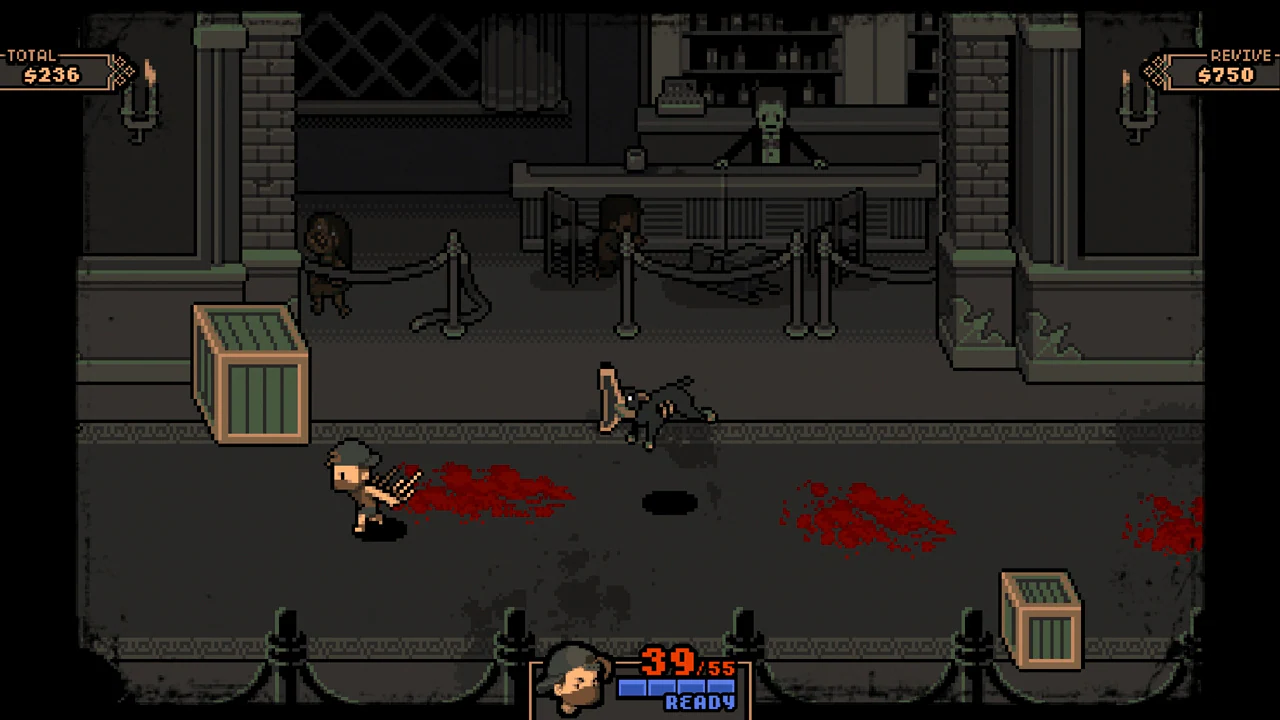Click the wall torch sconce on the left
The image size is (1280, 720).
click(x=140, y=110)
